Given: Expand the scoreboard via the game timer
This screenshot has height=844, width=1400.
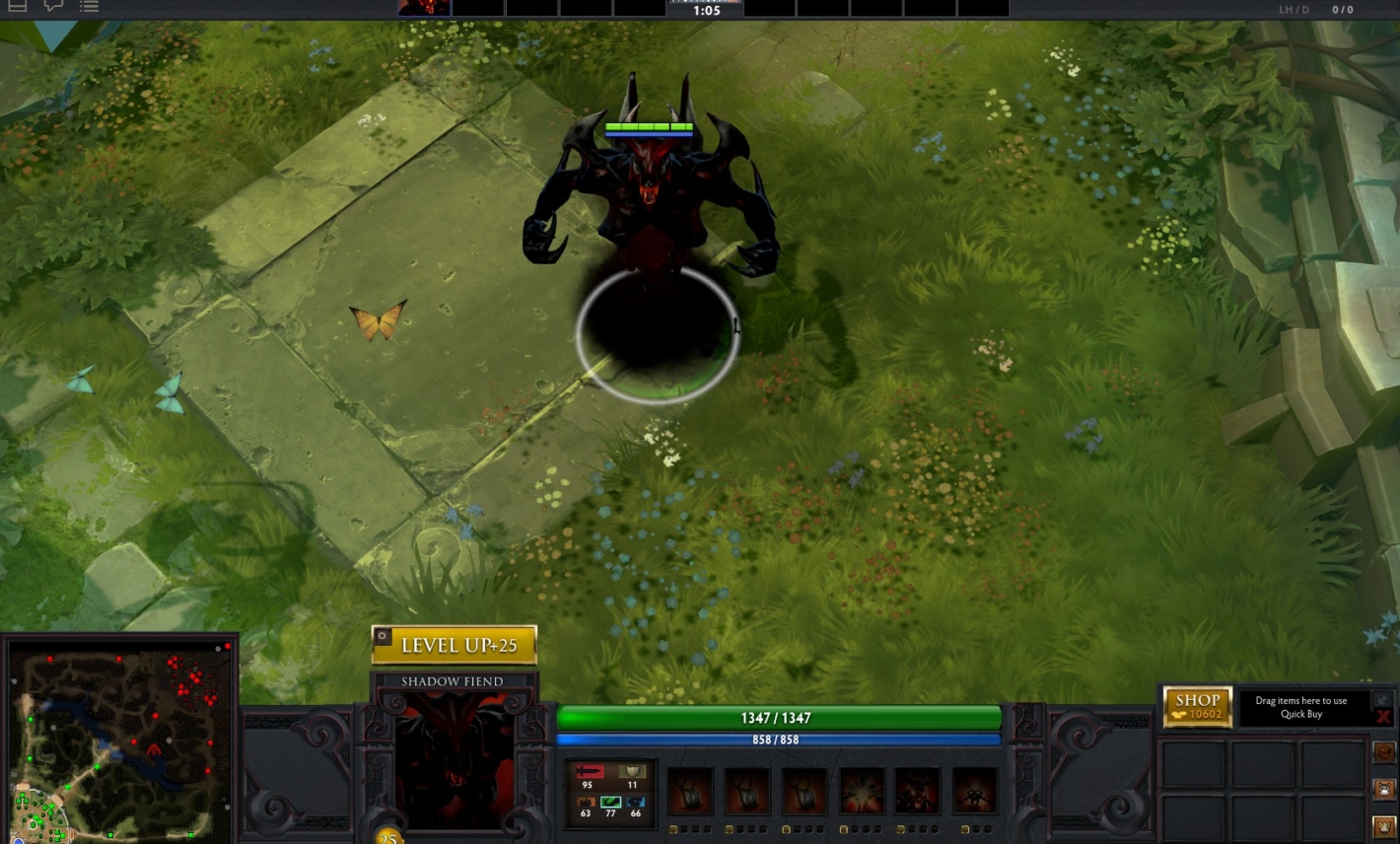Looking at the screenshot, I should click(x=704, y=10).
